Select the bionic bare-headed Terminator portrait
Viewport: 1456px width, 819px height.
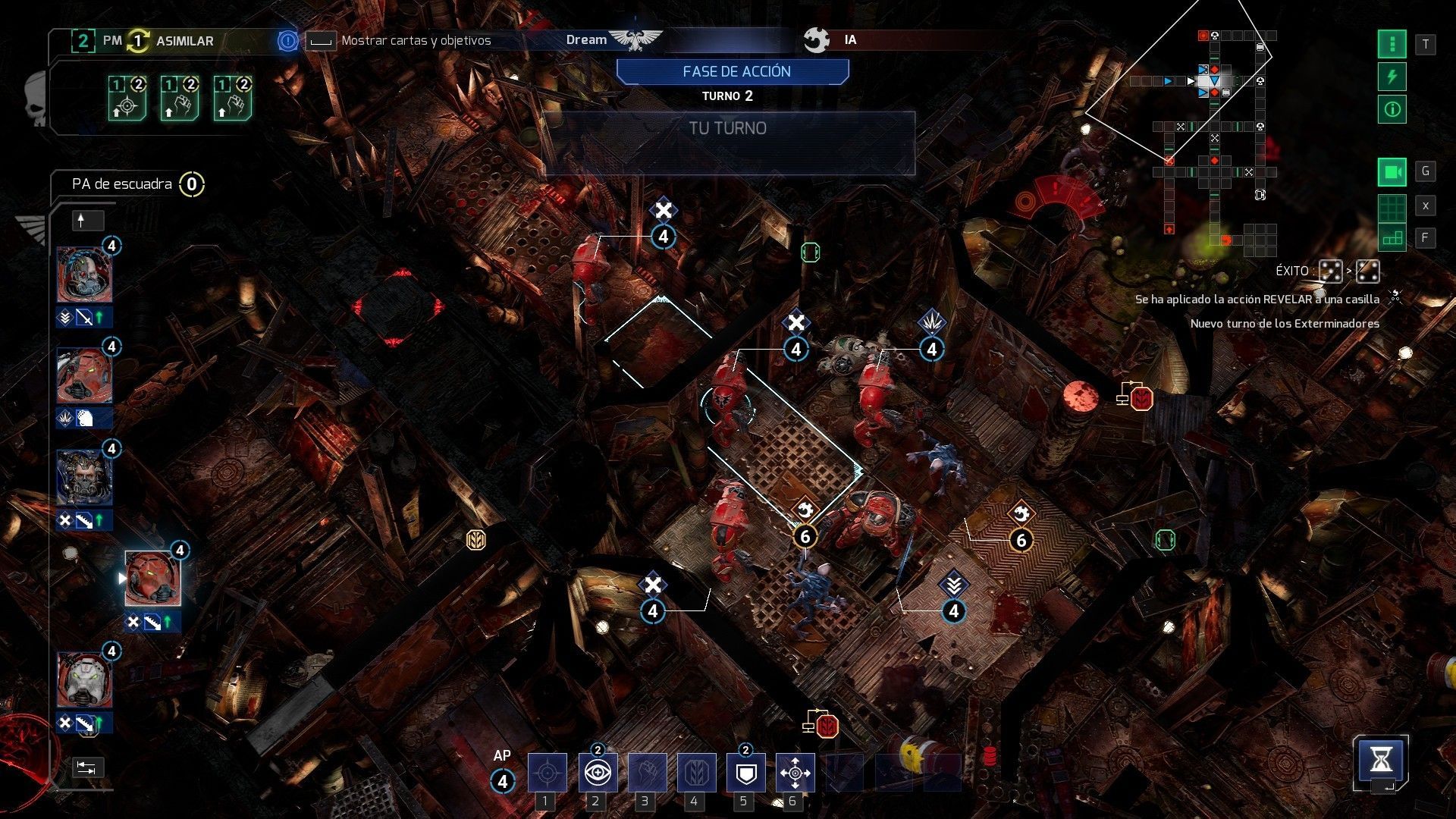(x=84, y=275)
